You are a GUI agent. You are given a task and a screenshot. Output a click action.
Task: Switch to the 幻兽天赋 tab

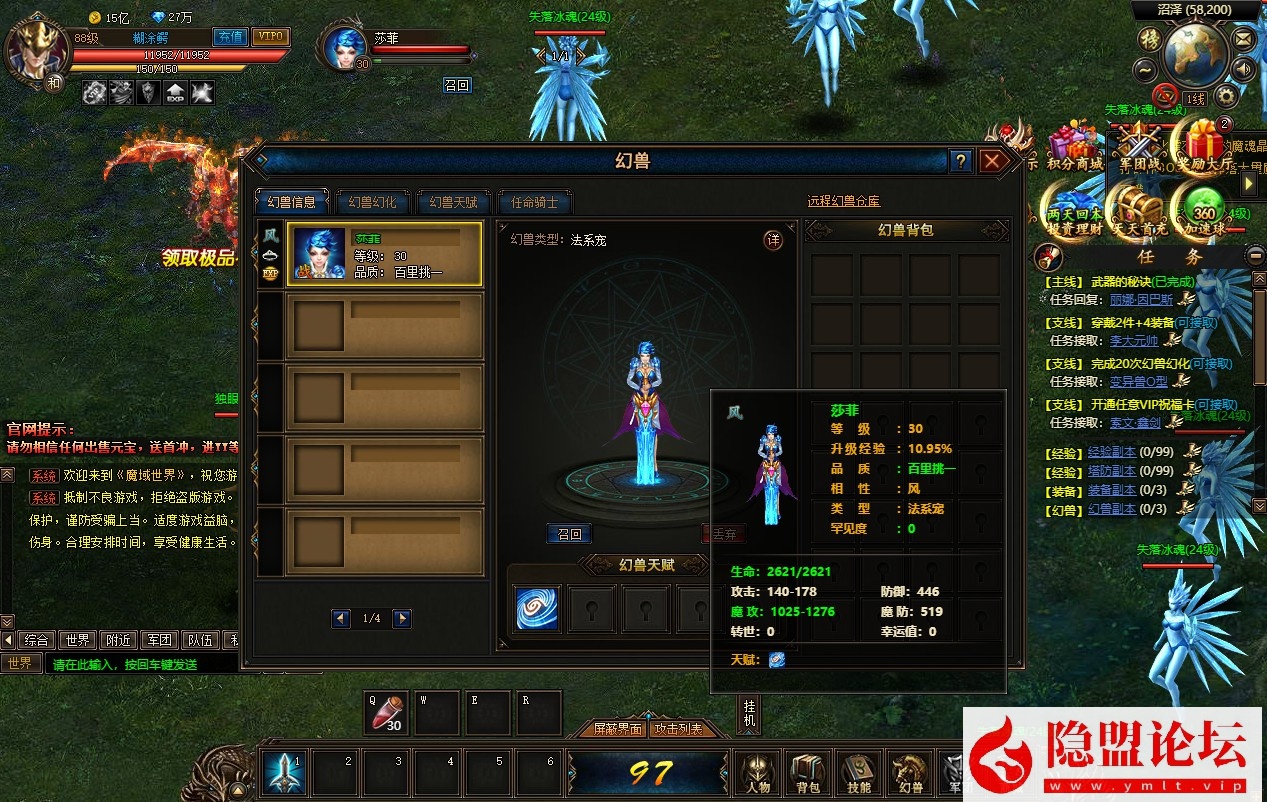tap(454, 202)
